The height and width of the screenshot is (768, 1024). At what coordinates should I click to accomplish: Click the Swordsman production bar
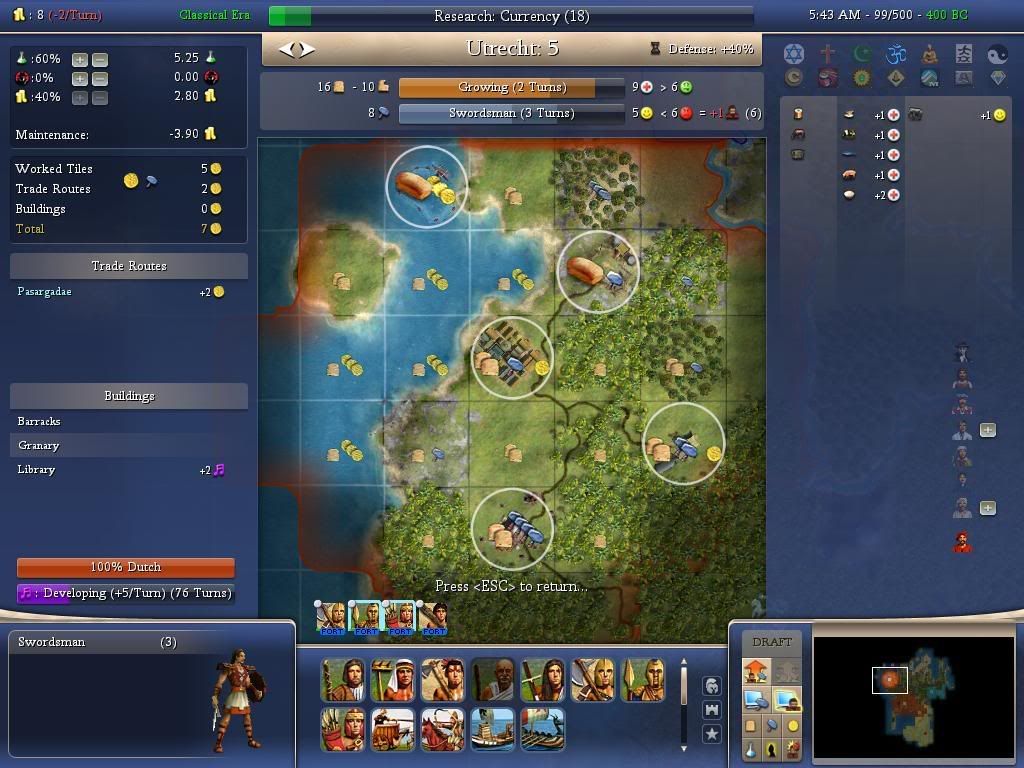click(x=511, y=113)
